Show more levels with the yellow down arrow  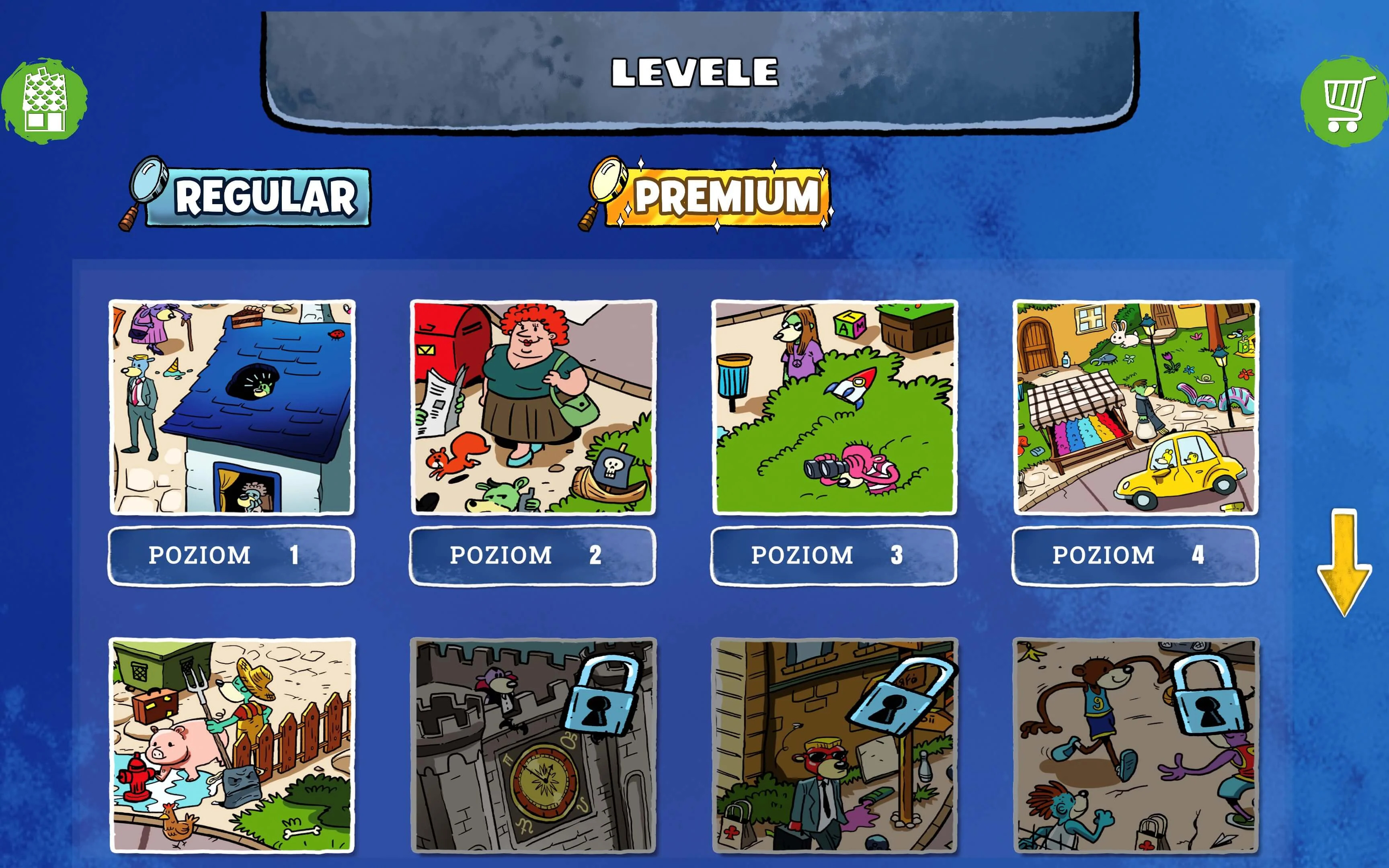click(x=1344, y=563)
